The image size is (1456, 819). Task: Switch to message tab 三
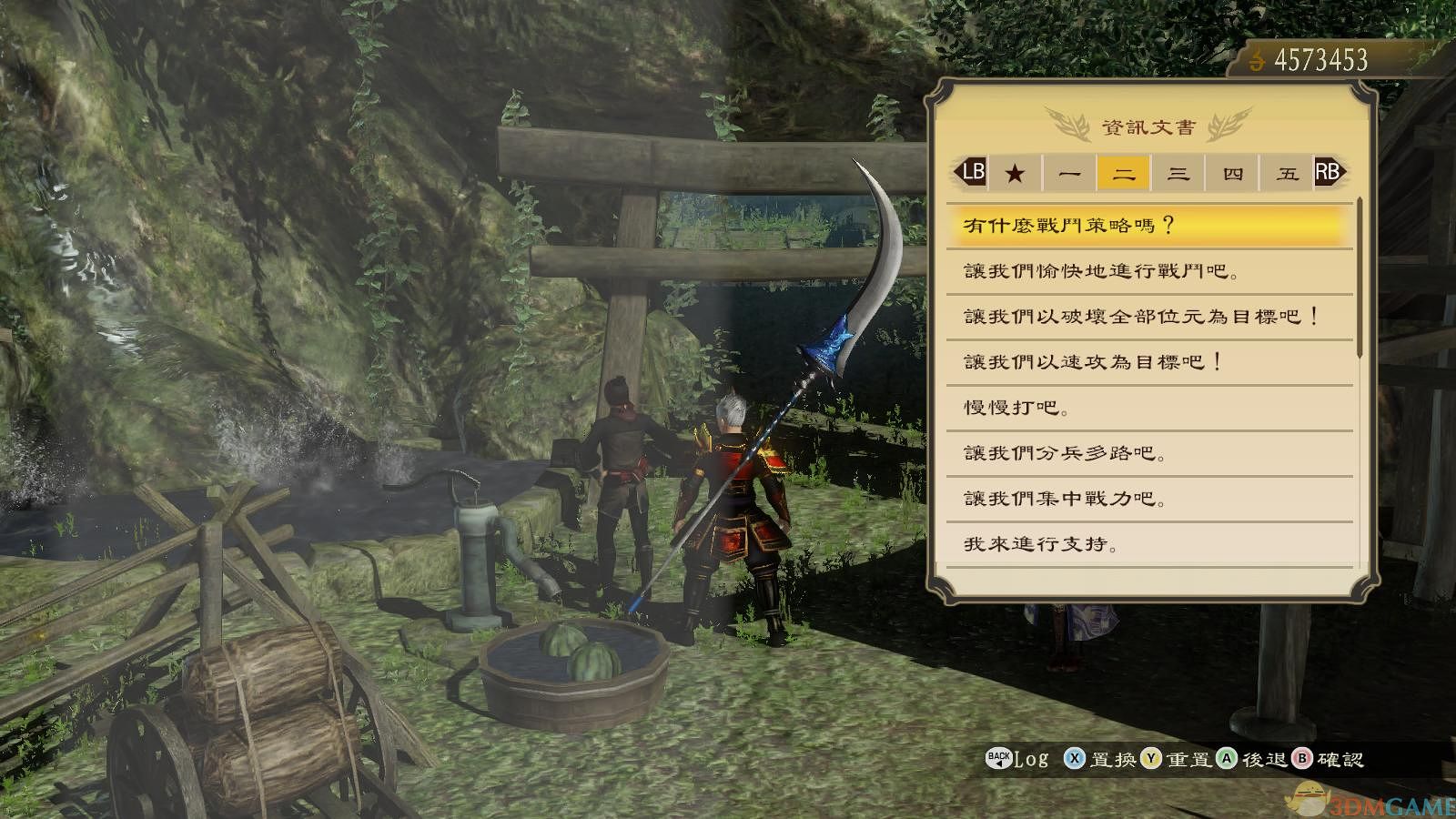pyautogui.click(x=1178, y=173)
